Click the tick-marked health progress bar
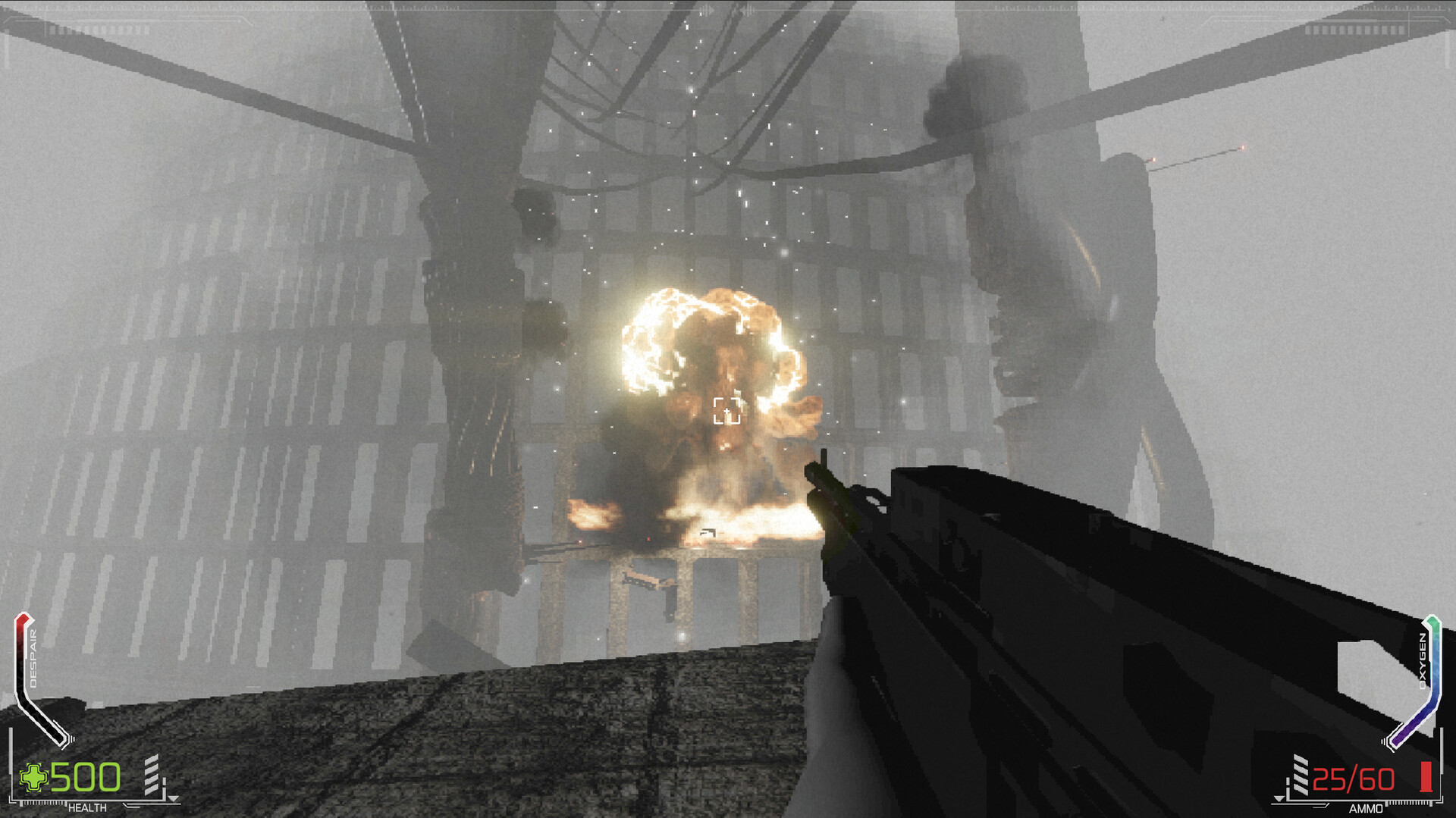The width and height of the screenshot is (1456, 818). 44,802
